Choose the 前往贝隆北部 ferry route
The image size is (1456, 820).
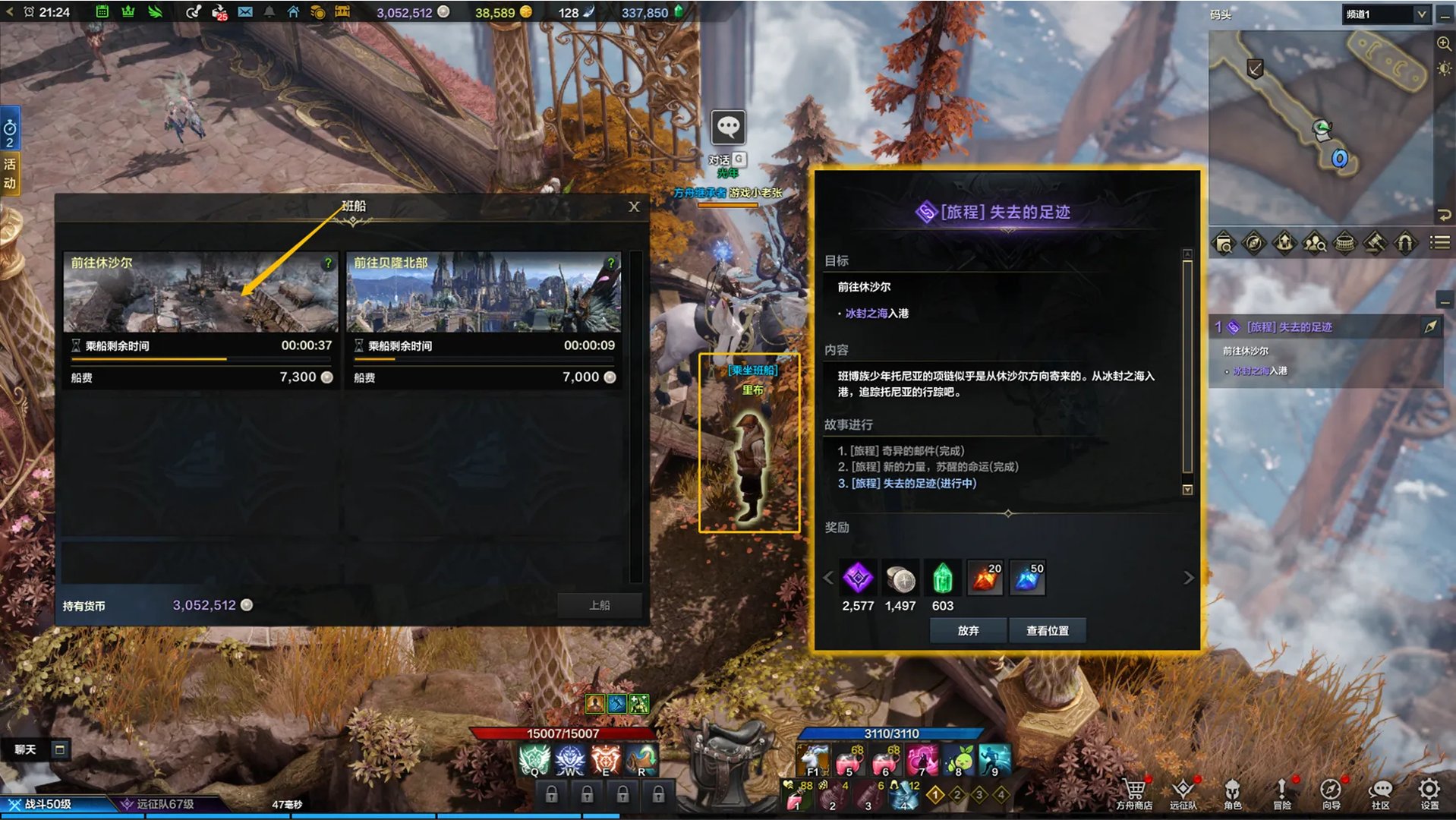tap(484, 292)
